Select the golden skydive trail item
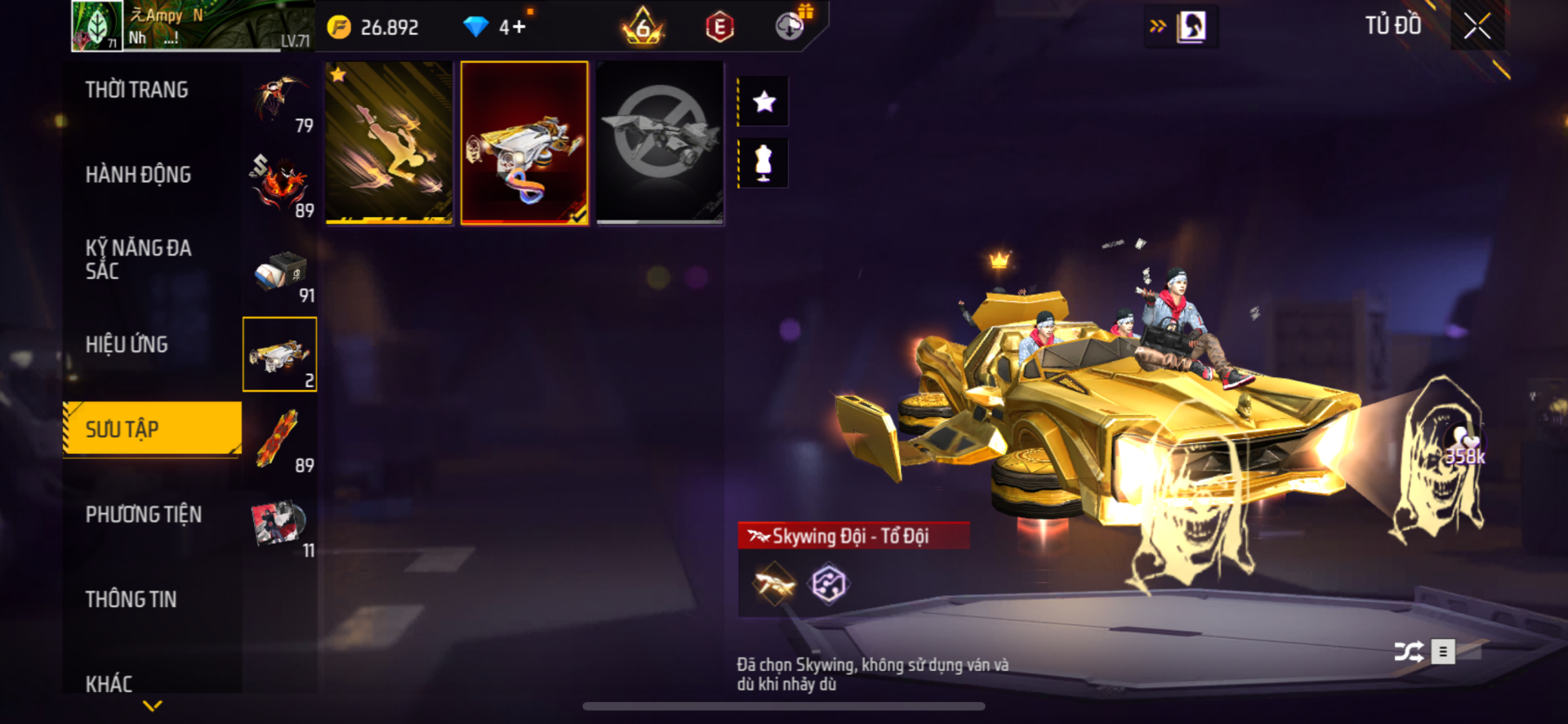This screenshot has width=1568, height=724. click(389, 142)
